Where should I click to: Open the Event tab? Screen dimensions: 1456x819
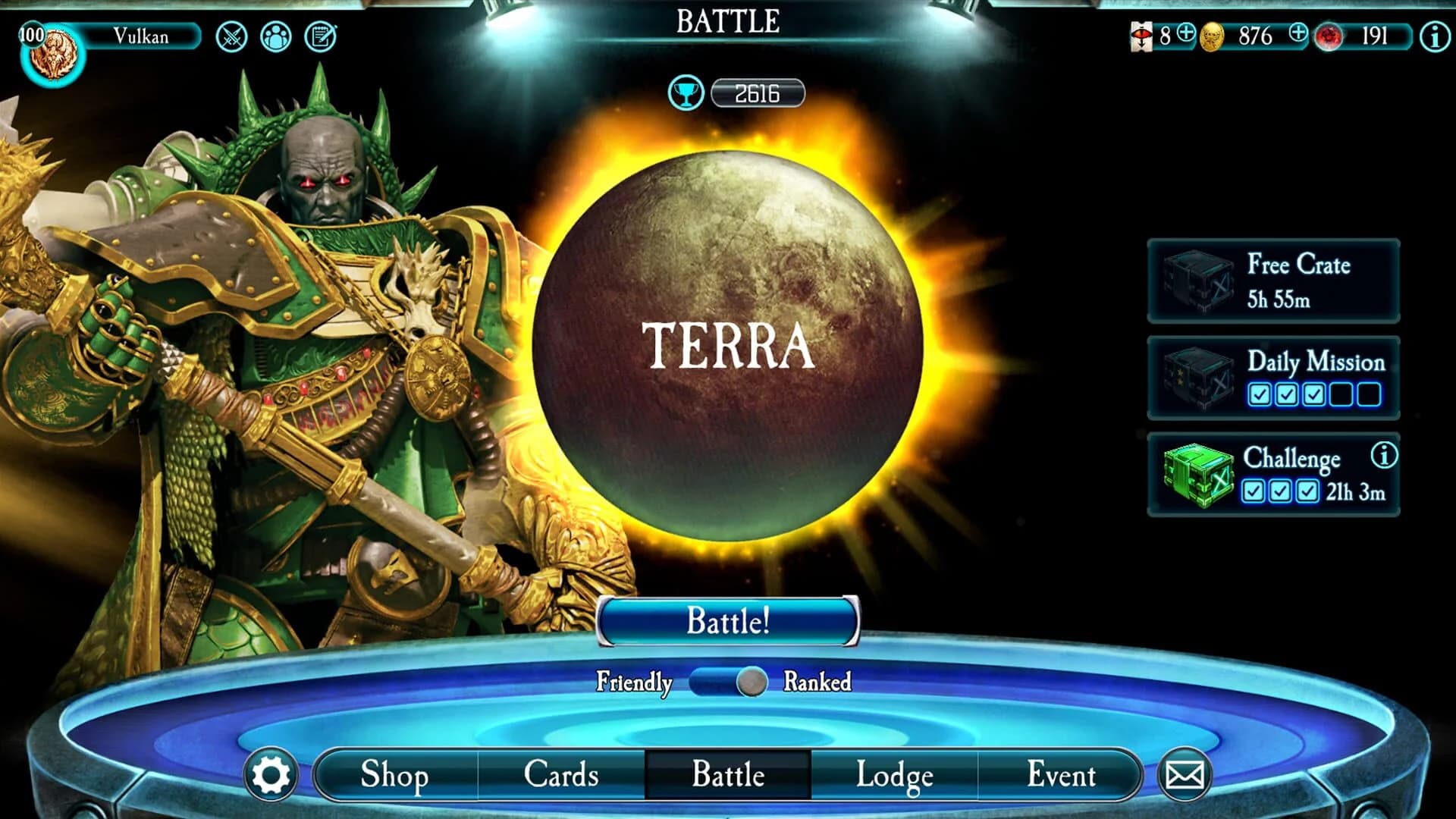1061,775
